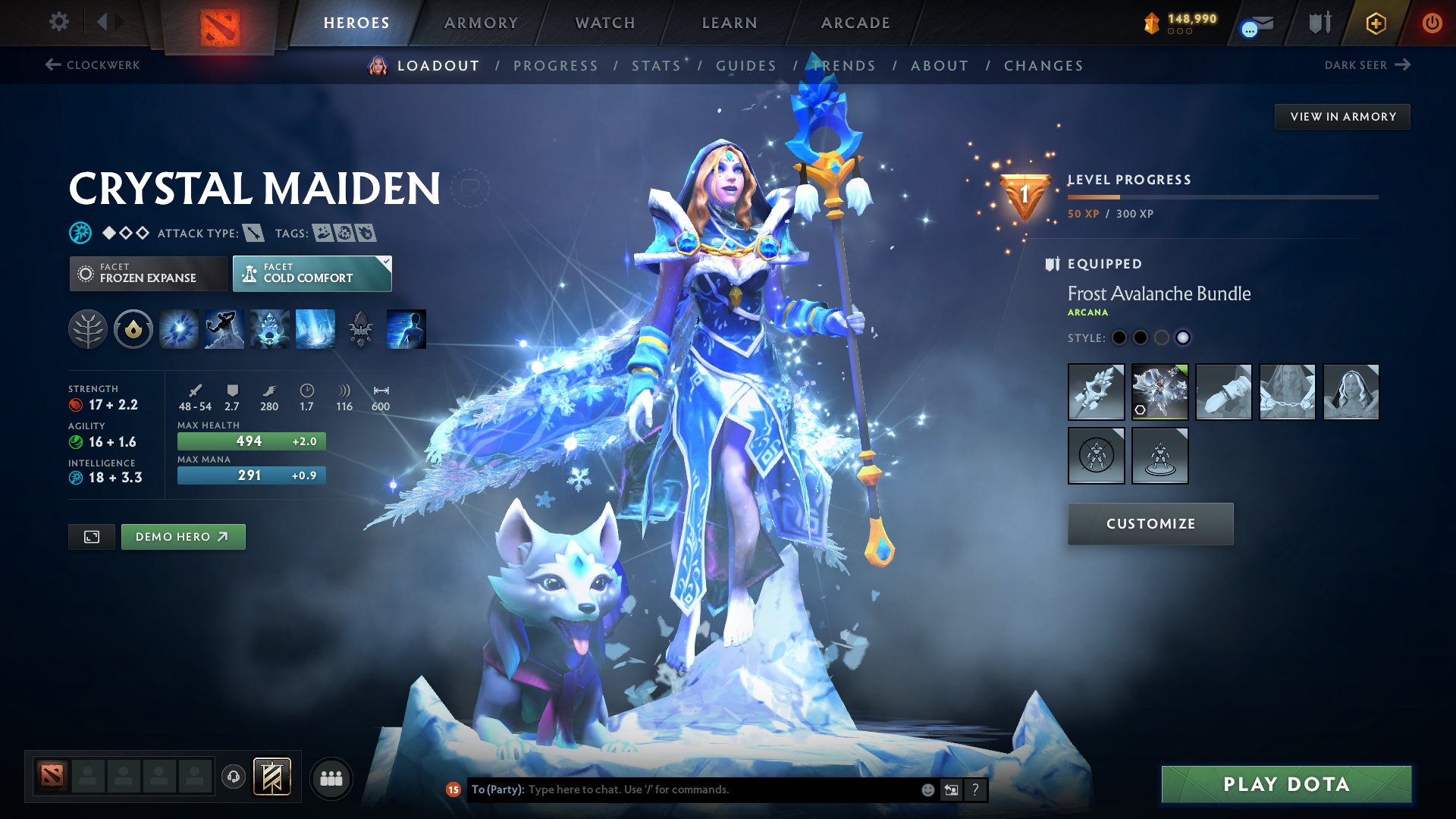Switch to the STATS tab
Image resolution: width=1456 pixels, height=819 pixels.
coord(656,65)
